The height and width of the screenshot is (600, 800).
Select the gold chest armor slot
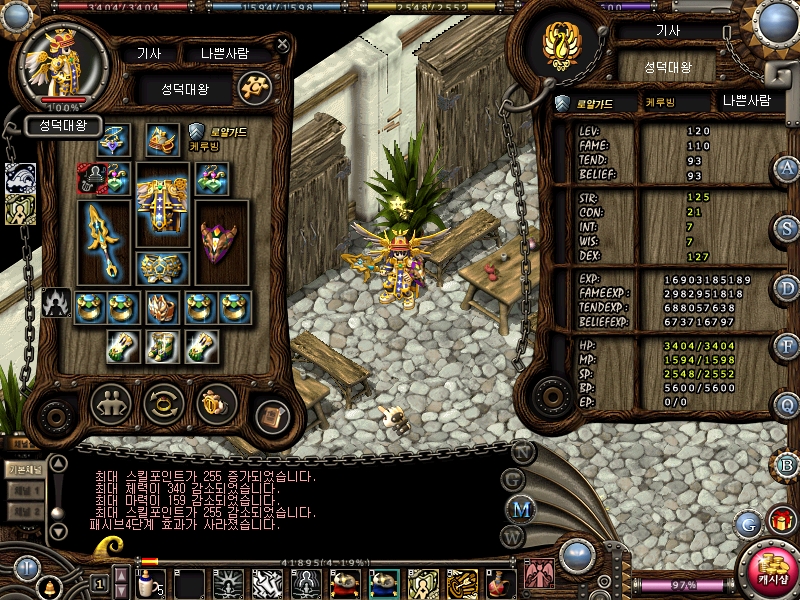pyautogui.click(x=162, y=211)
